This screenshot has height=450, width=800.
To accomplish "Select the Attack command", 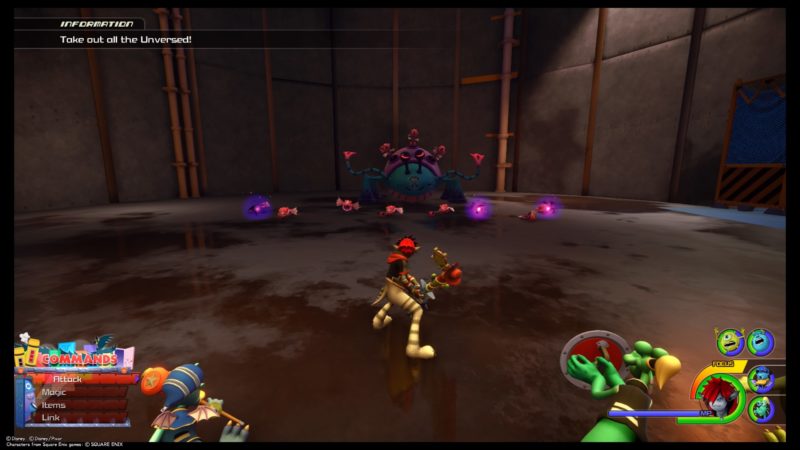I will click(x=70, y=379).
